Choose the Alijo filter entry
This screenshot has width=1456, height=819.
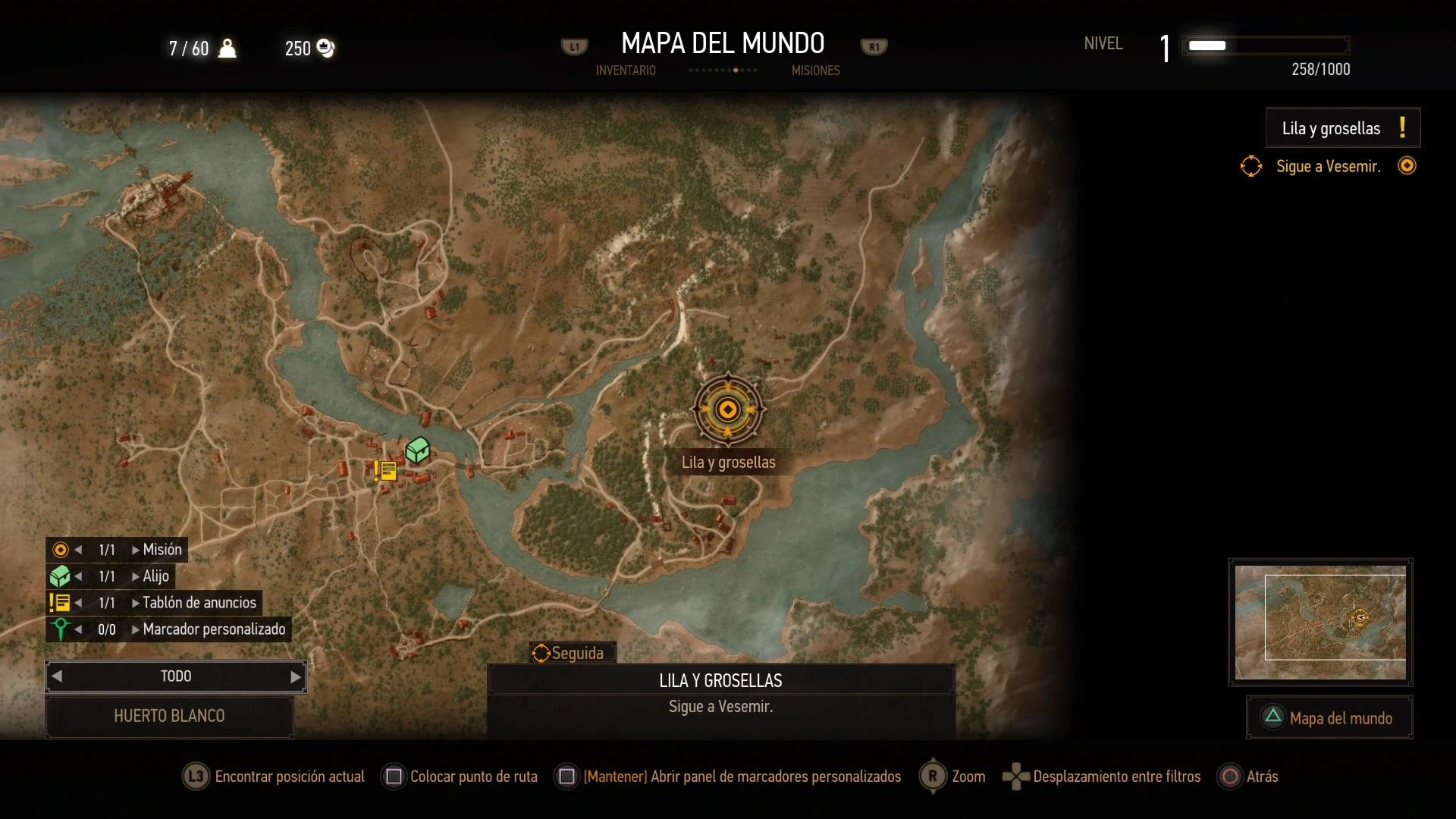155,576
